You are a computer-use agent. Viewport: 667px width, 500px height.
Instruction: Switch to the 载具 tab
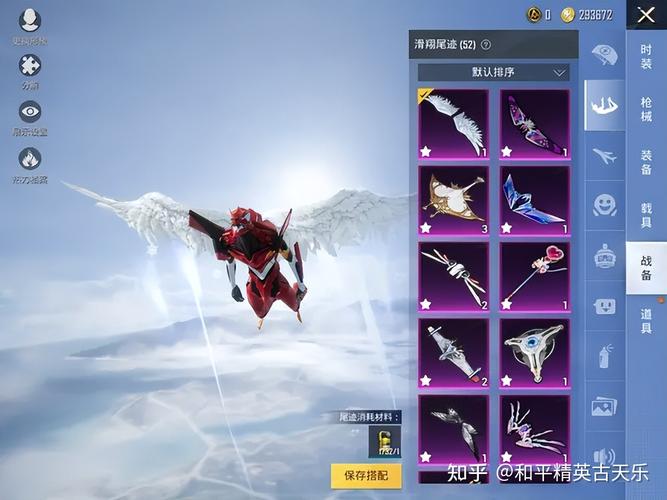point(646,213)
